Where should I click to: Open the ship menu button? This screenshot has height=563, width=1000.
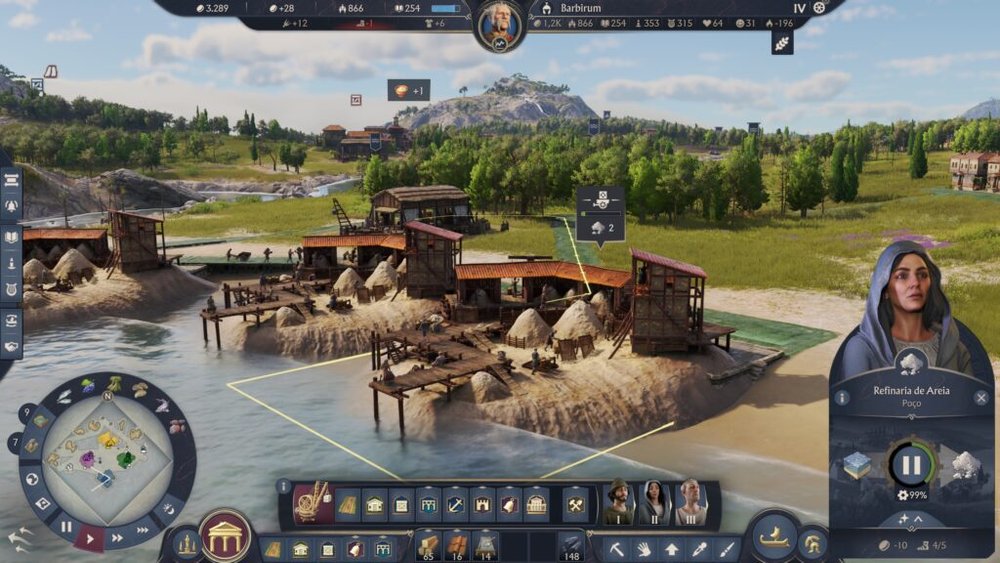(x=773, y=537)
